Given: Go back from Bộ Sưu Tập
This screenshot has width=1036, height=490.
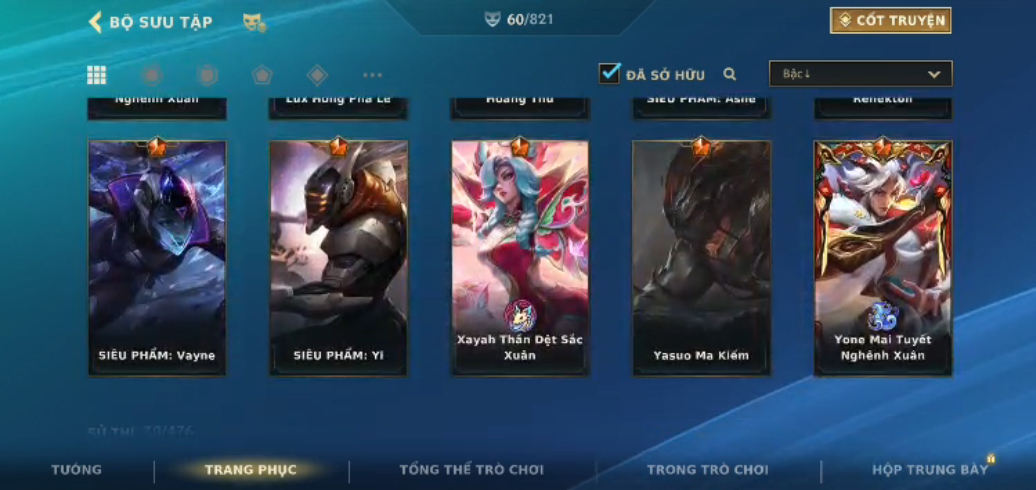Looking at the screenshot, I should point(97,22).
